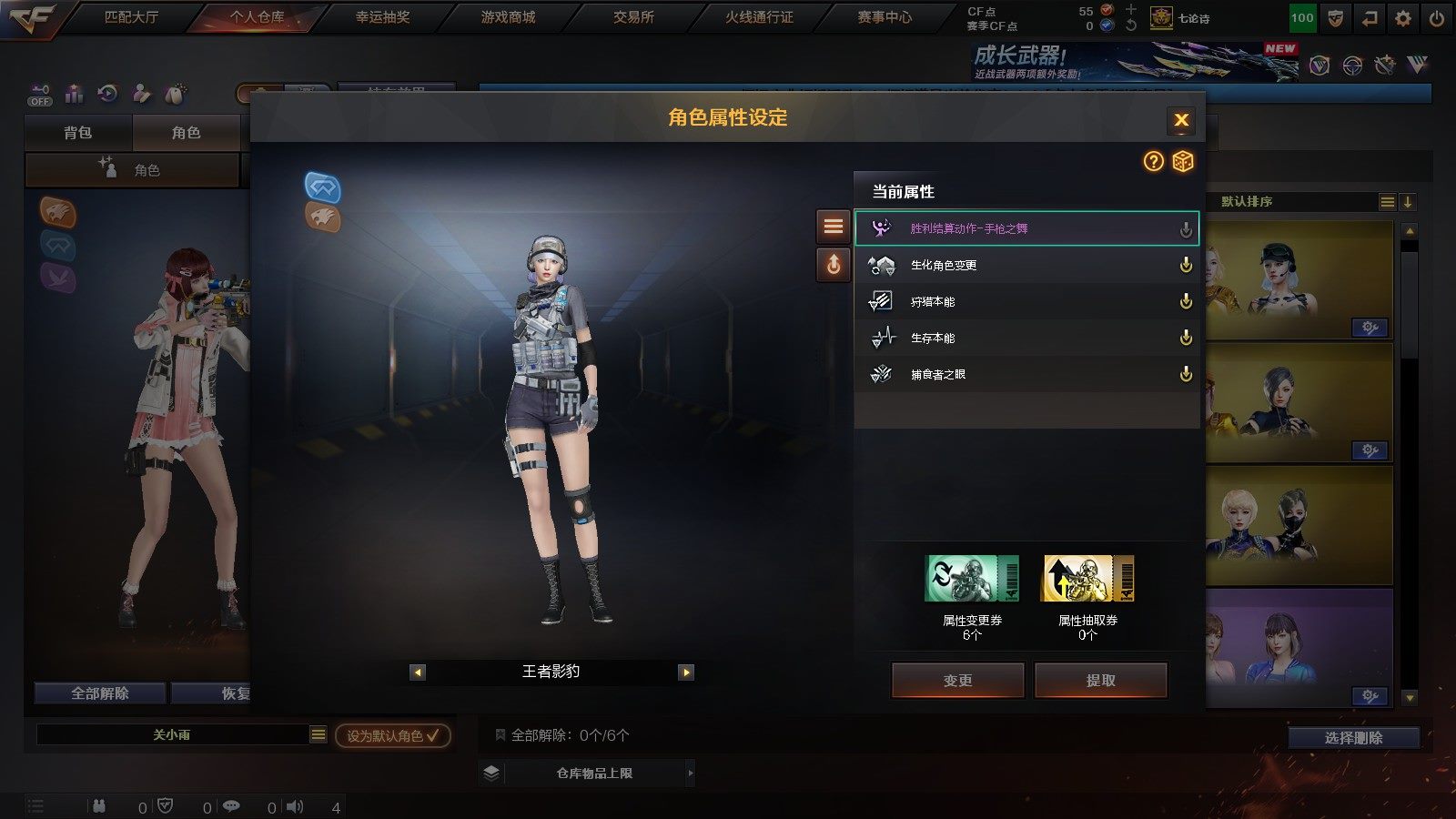Open 幸运抽奖 lucky draw
Viewport: 1456px width, 819px height.
(382, 17)
